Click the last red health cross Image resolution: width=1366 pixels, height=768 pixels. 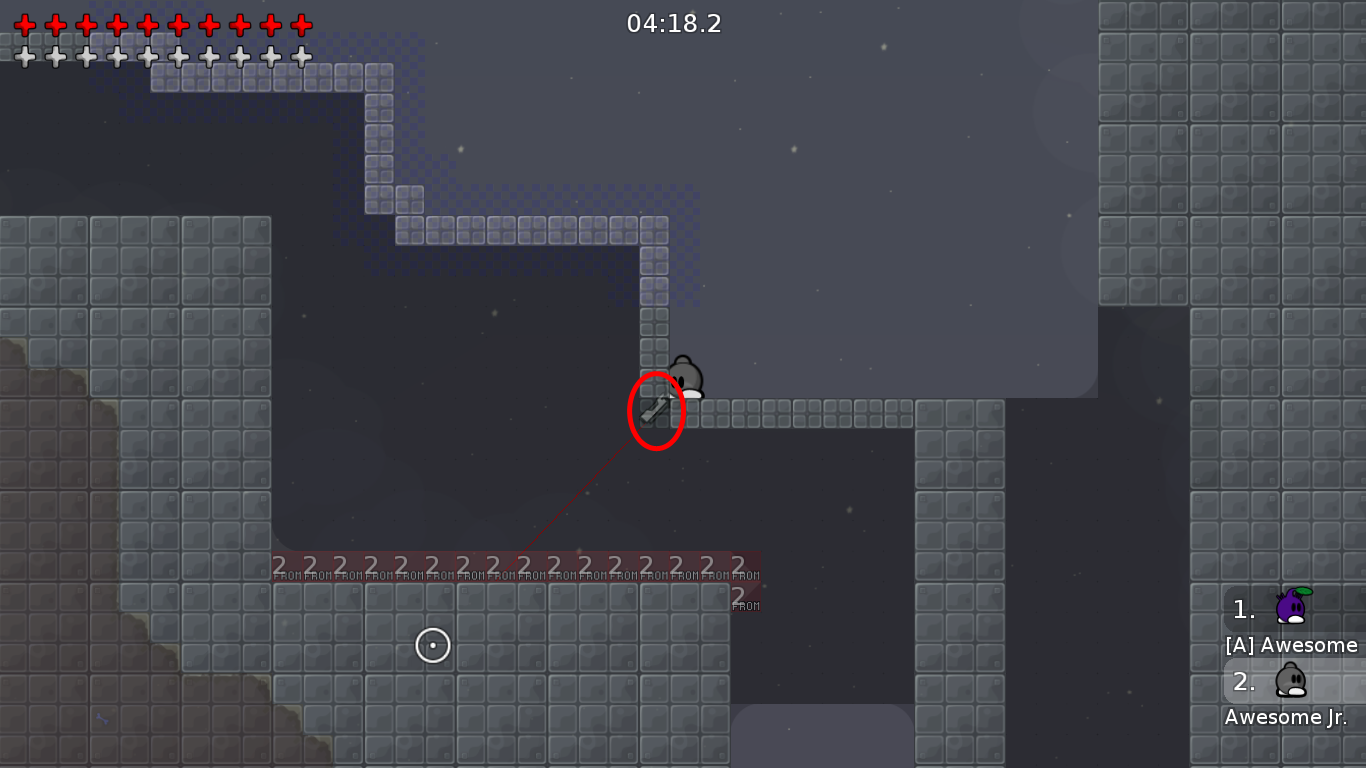pyautogui.click(x=299, y=24)
